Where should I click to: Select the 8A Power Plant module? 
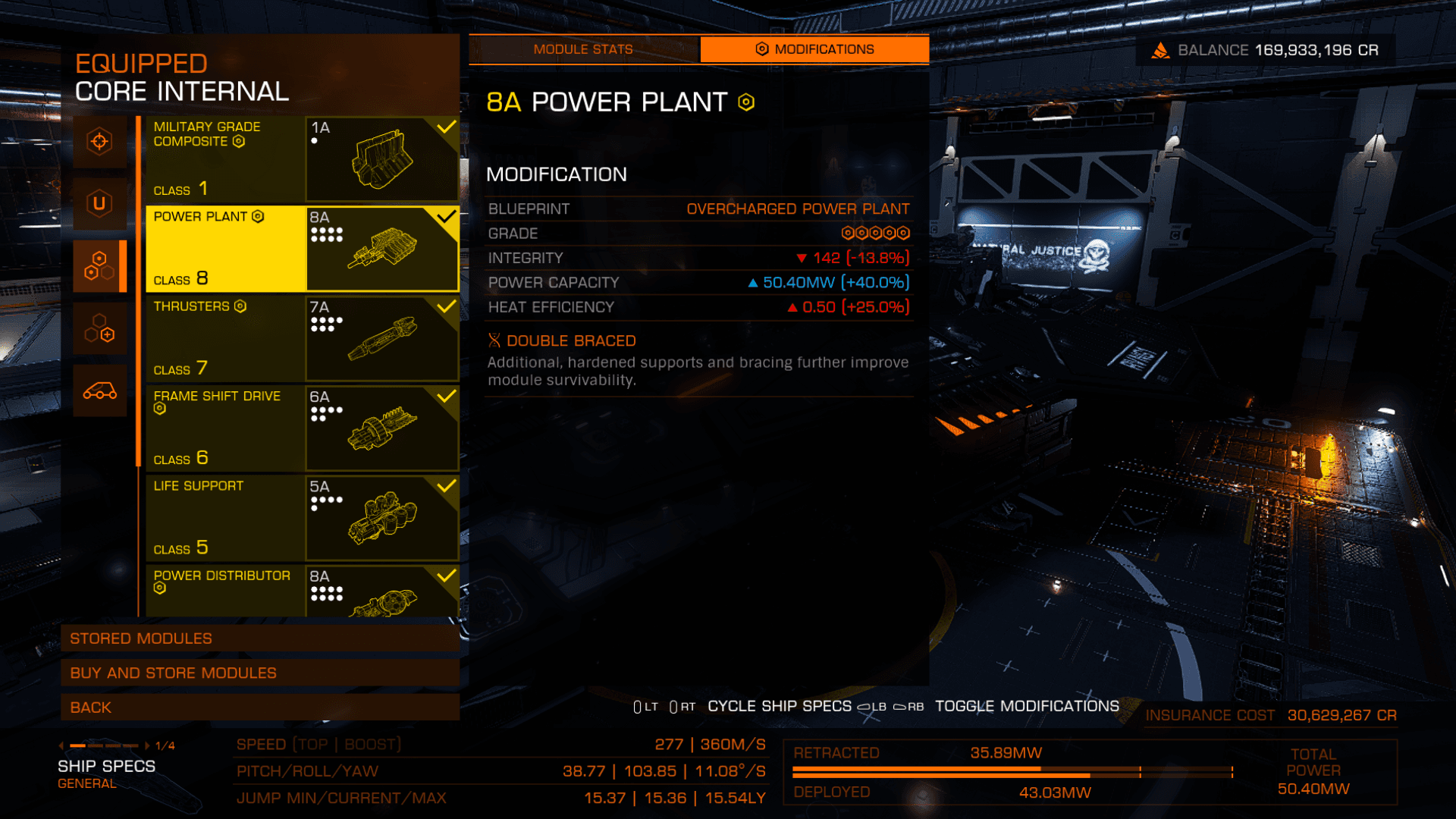click(302, 249)
